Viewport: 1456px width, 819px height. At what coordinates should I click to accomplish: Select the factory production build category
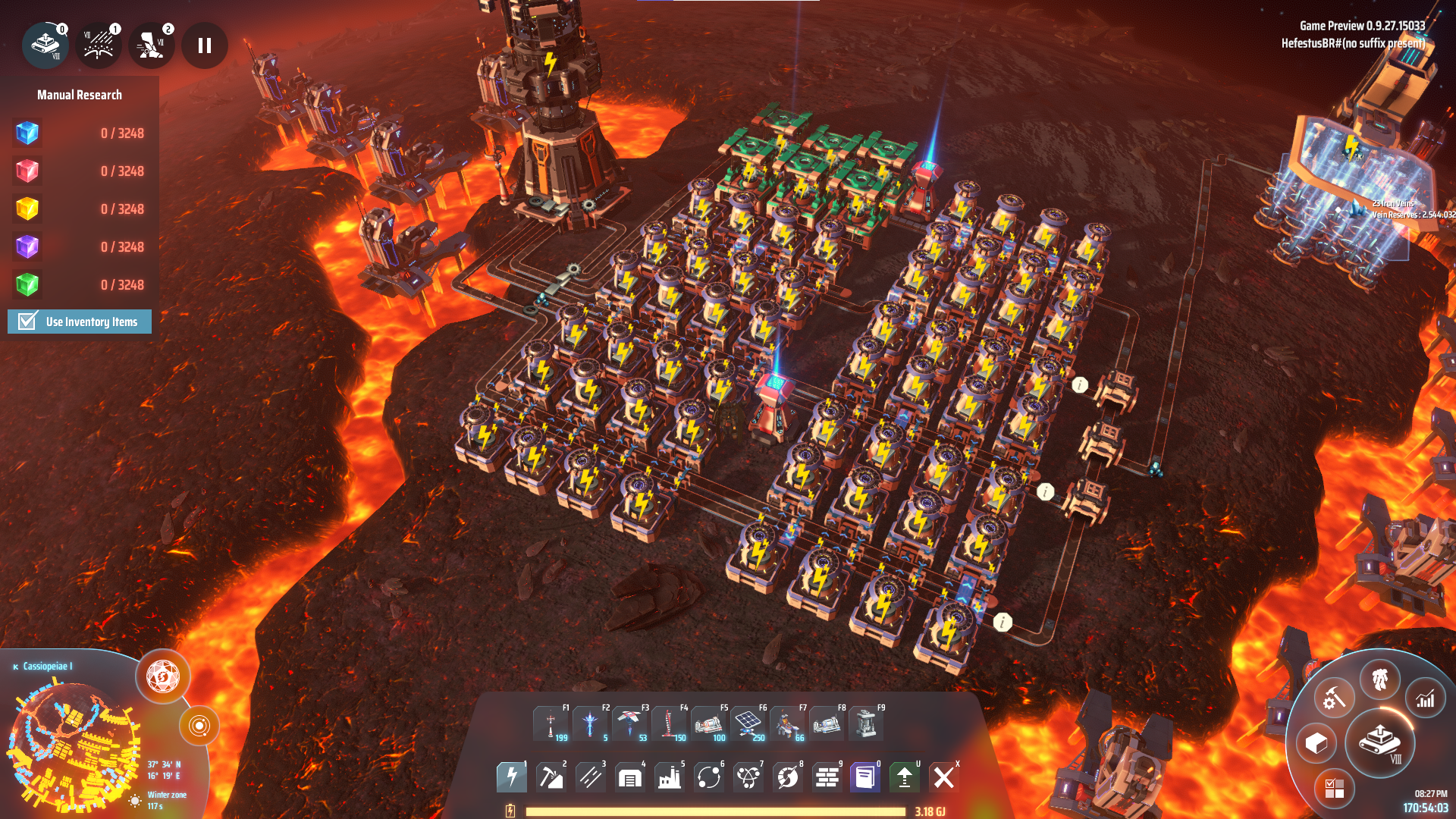tap(670, 777)
